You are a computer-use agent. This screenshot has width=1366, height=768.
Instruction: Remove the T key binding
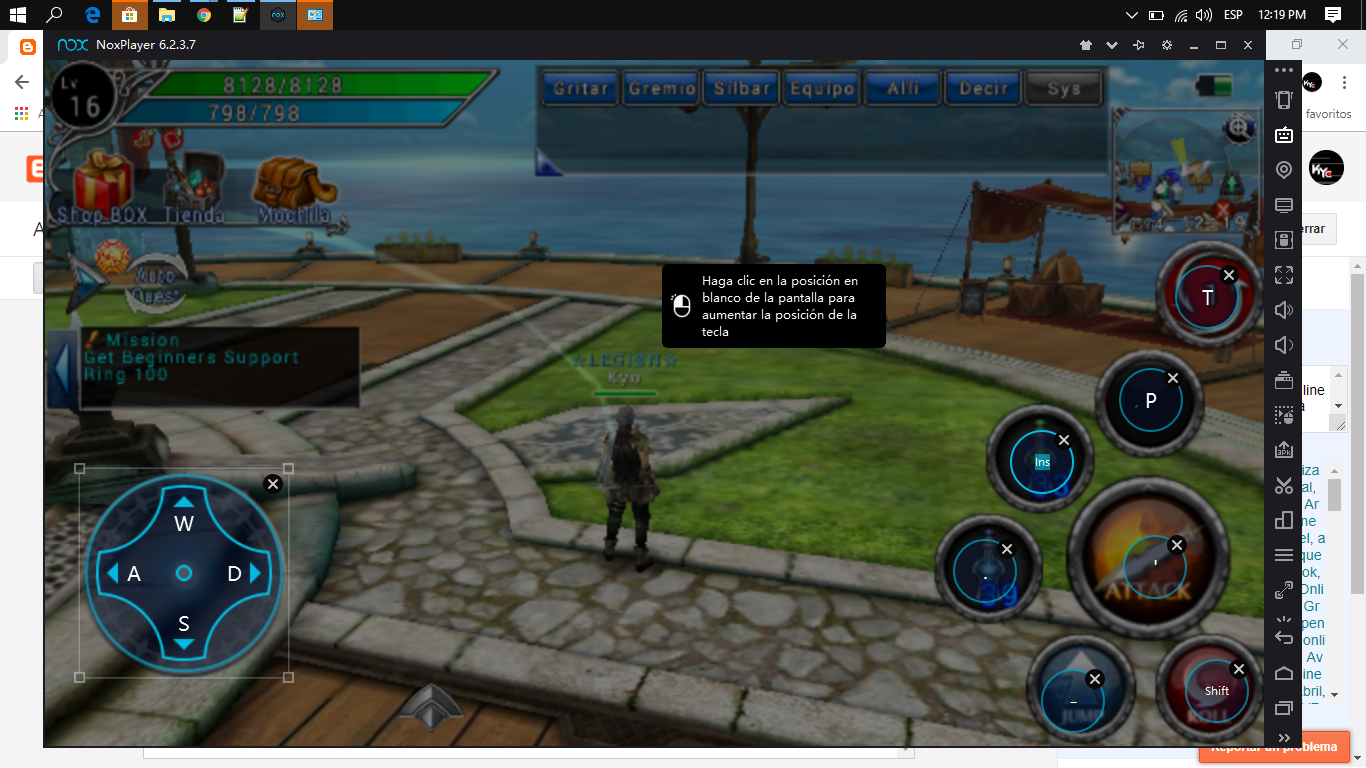tap(1228, 274)
